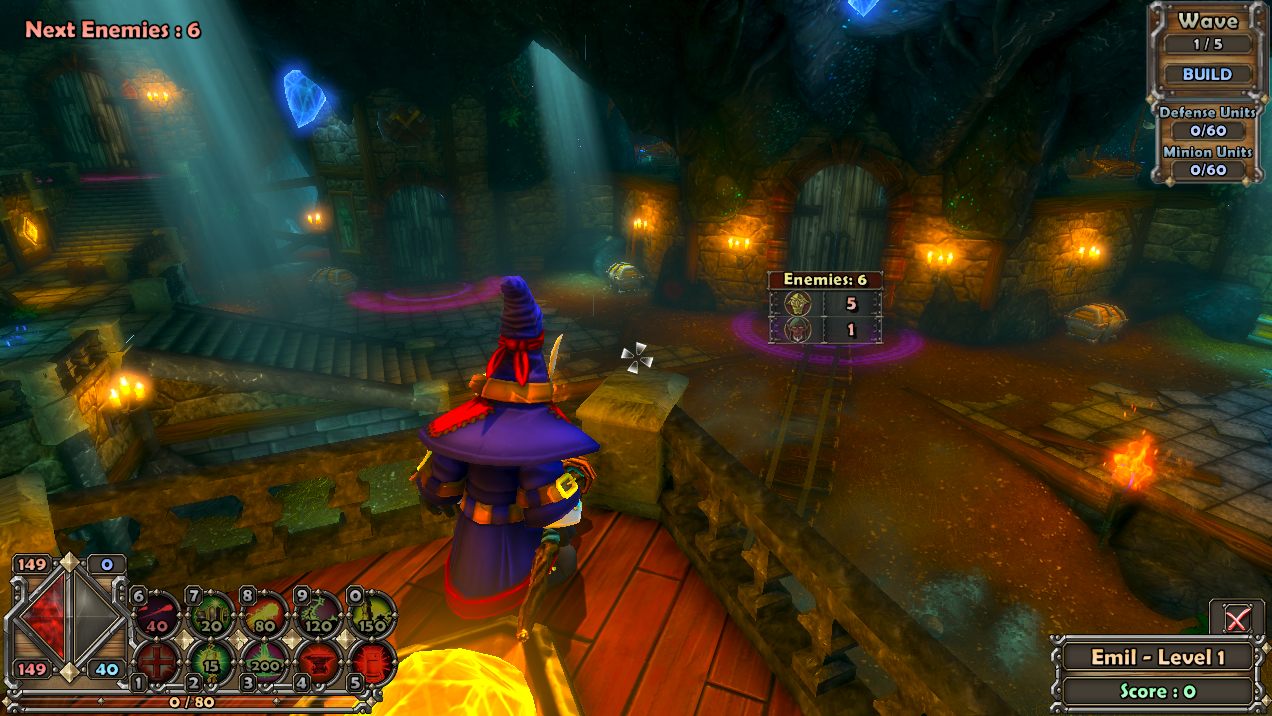Click the BUILD phase label in Wave panel
This screenshot has height=716, width=1272.
(1207, 74)
